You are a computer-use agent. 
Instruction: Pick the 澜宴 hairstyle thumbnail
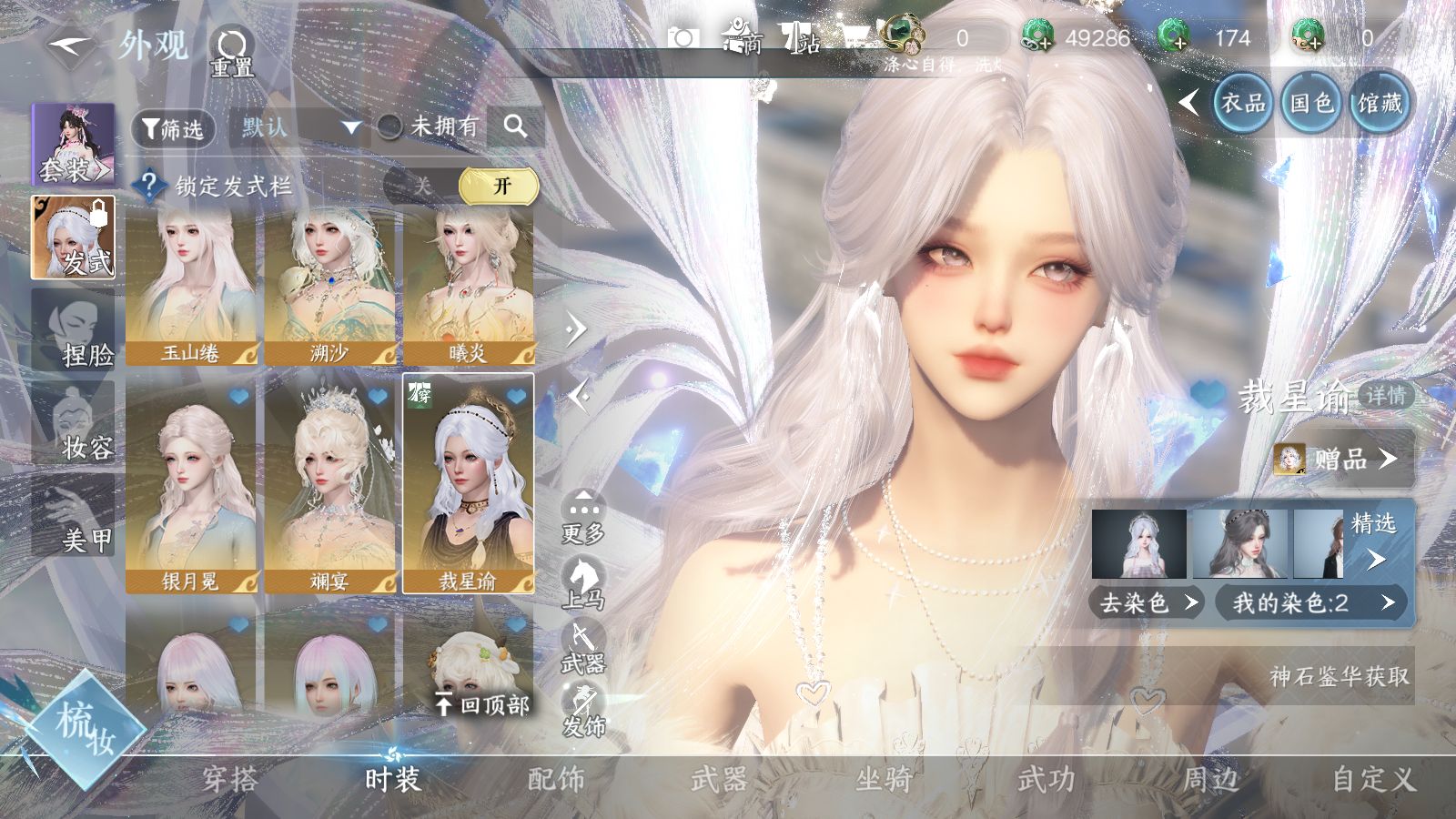click(329, 487)
